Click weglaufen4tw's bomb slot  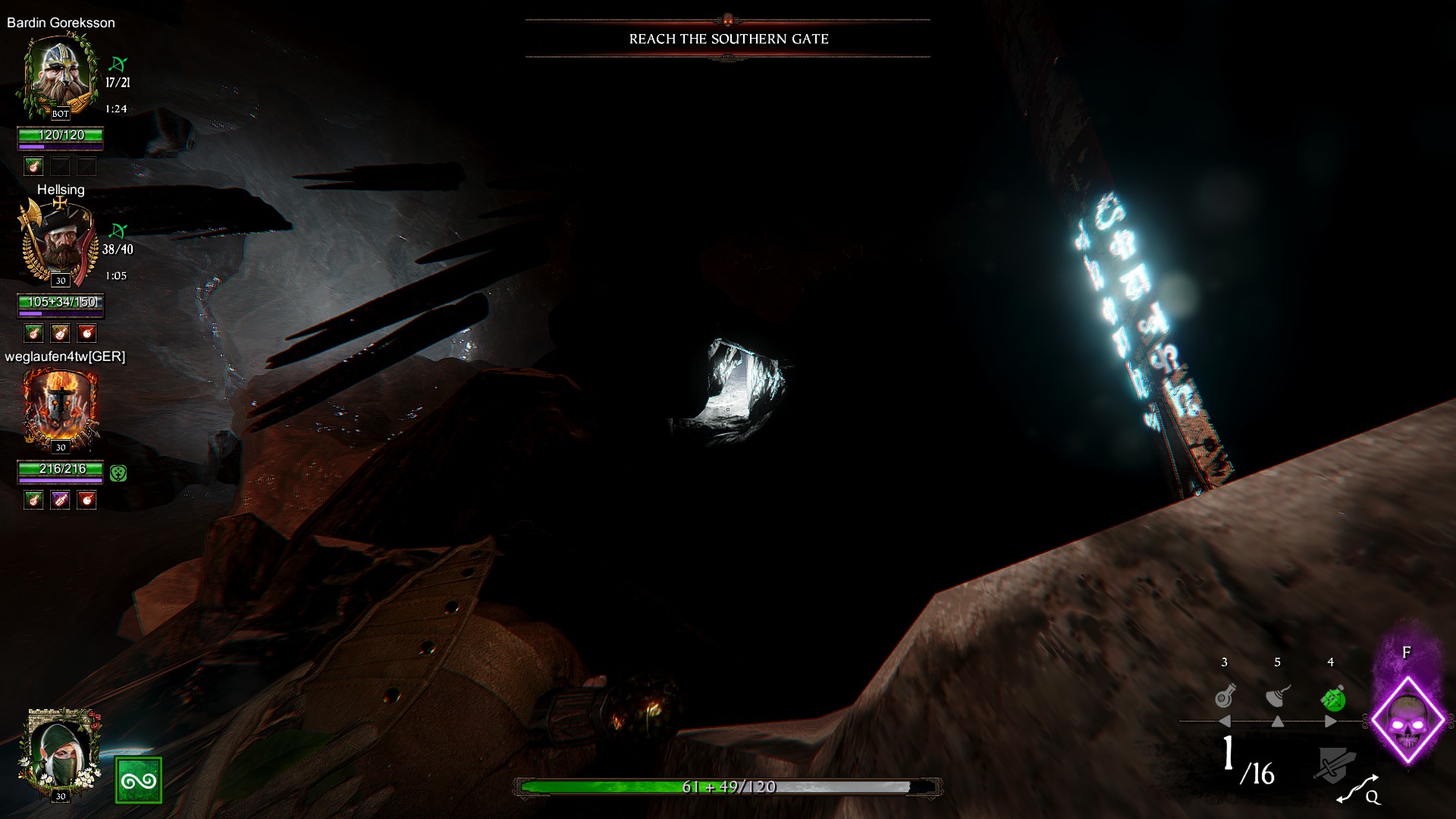(87, 500)
